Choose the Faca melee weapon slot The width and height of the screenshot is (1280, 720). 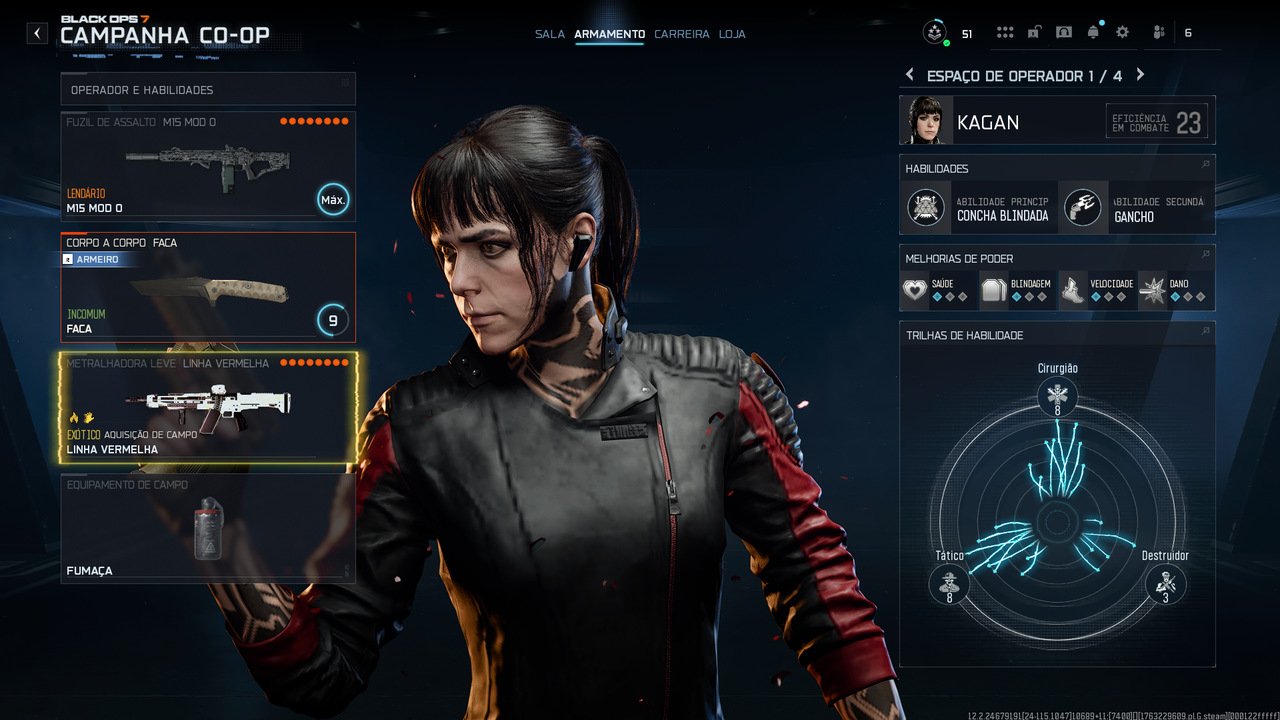point(208,288)
